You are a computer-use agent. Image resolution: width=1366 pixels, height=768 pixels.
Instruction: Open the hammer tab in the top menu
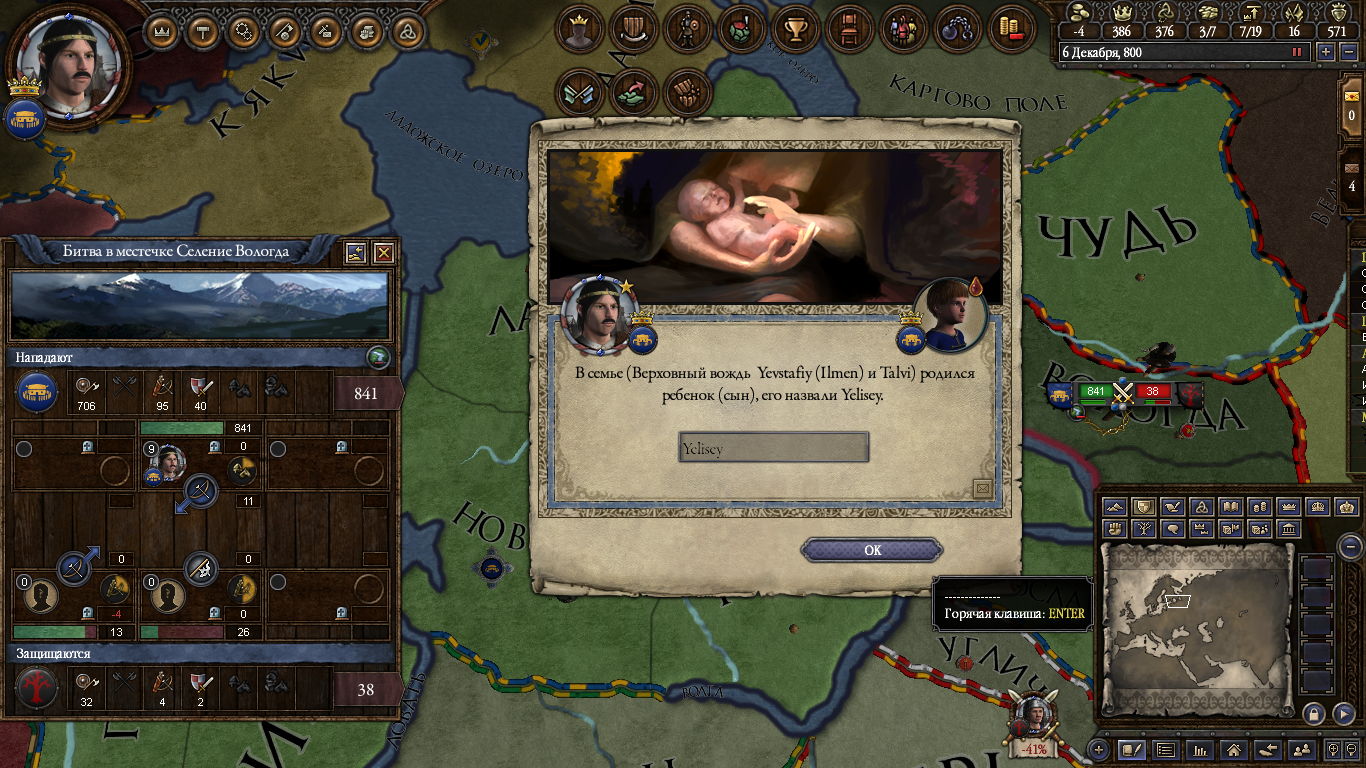[x=203, y=31]
